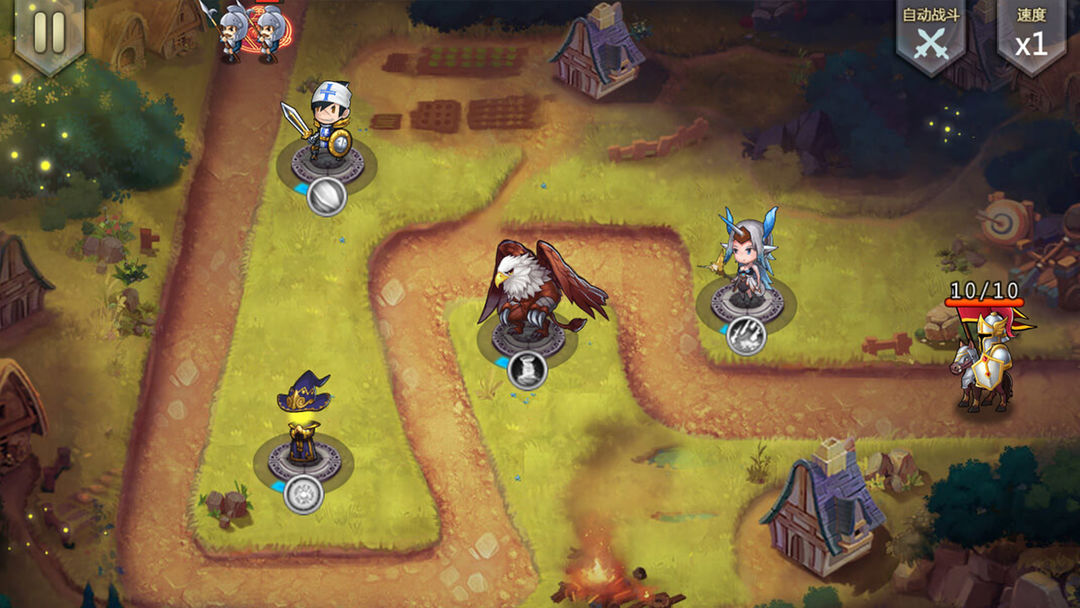Select the winged valkyrie hero unit
The height and width of the screenshot is (608, 1080).
tap(745, 260)
